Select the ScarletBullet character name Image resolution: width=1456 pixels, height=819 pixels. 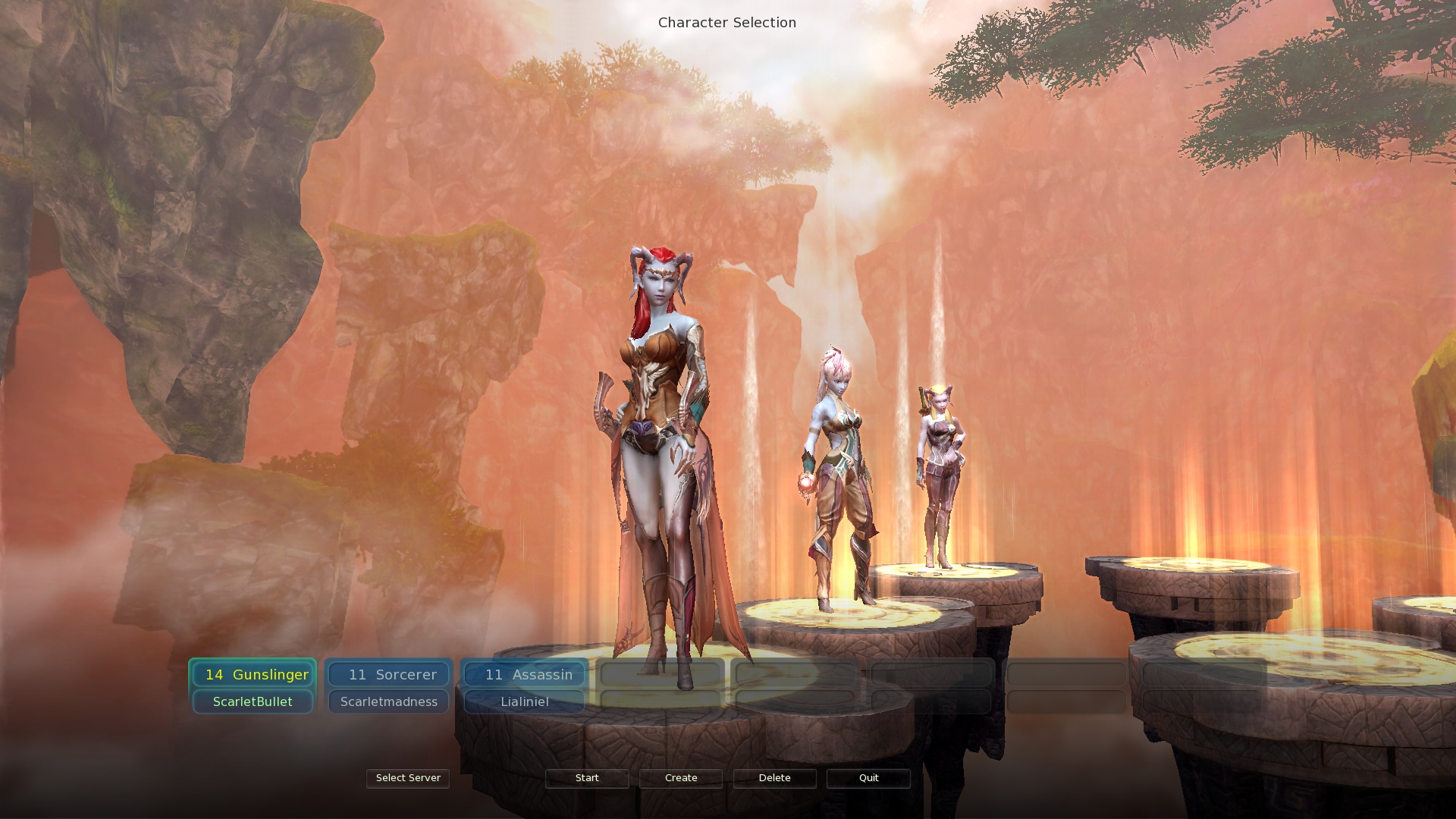coord(253,701)
